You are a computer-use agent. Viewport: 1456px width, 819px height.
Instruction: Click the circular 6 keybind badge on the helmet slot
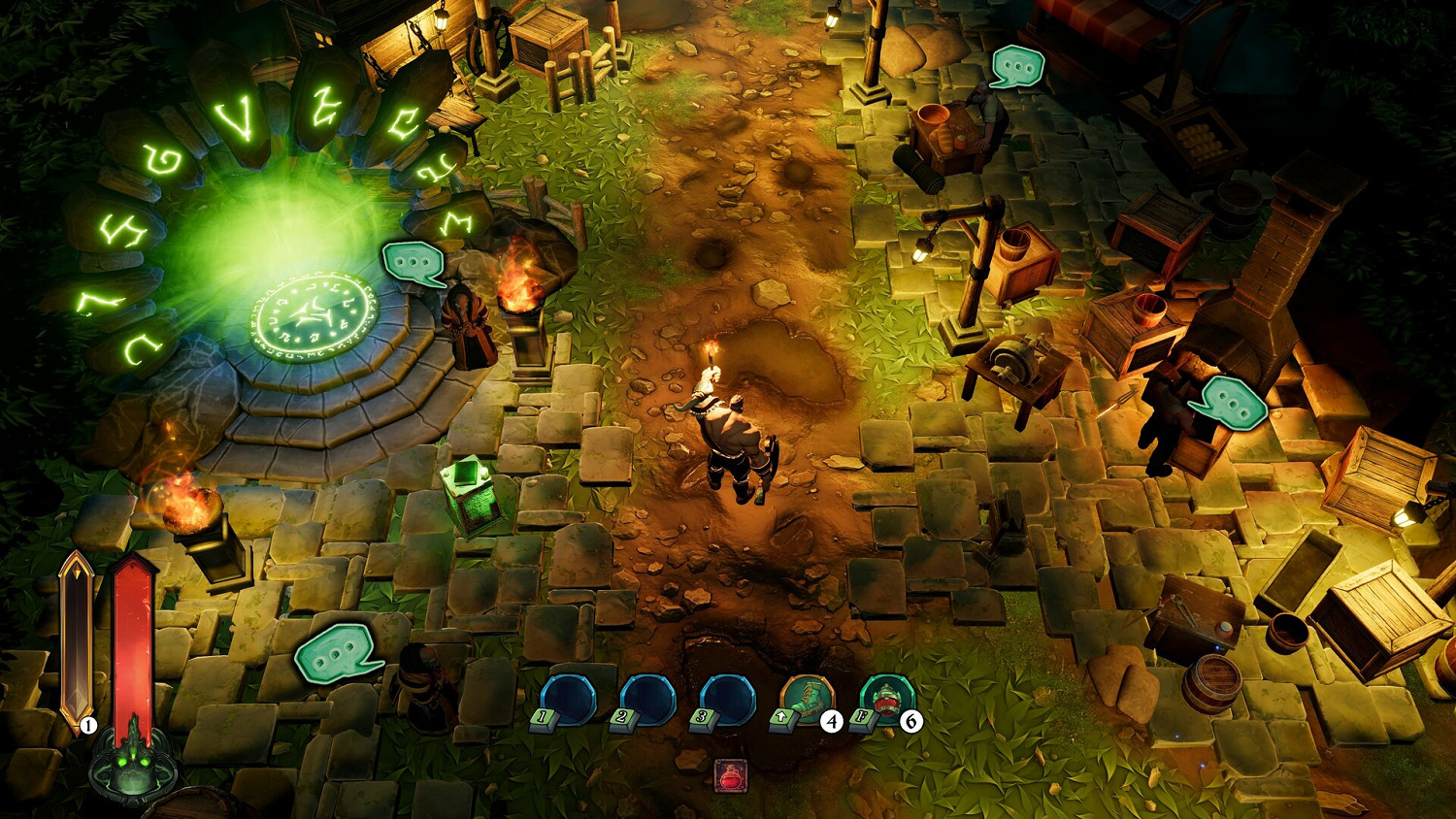(911, 720)
